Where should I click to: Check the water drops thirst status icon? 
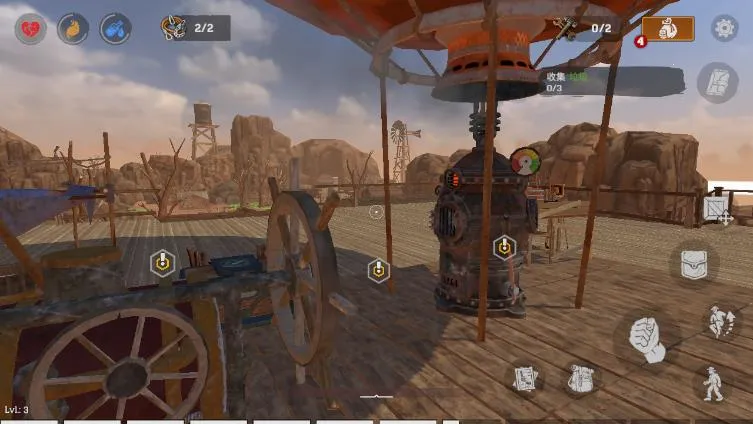click(x=116, y=28)
